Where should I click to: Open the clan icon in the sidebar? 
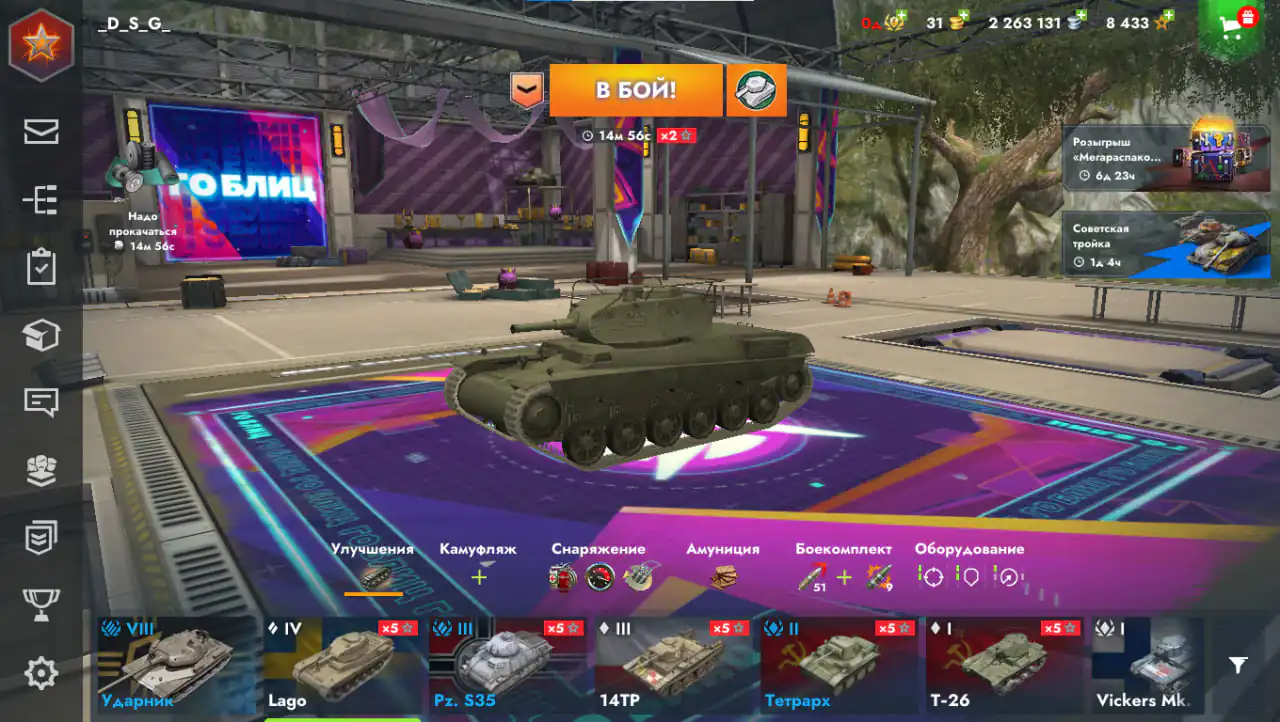(x=41, y=467)
